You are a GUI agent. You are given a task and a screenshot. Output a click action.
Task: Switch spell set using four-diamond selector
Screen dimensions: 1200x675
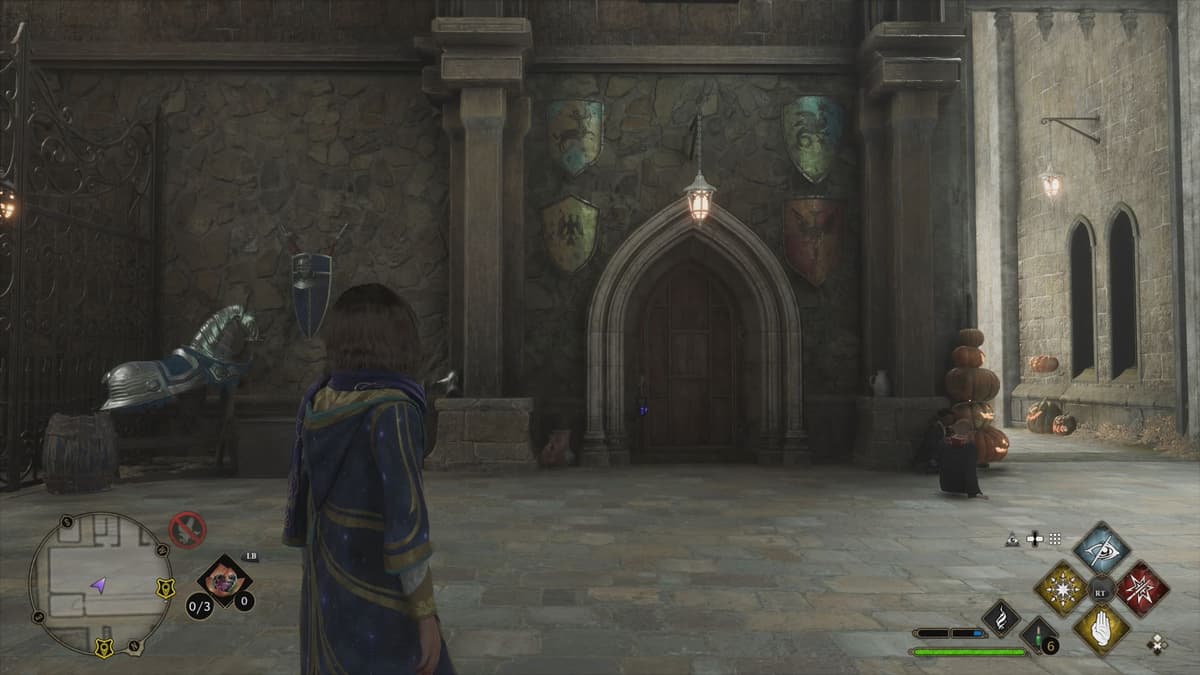1157,644
